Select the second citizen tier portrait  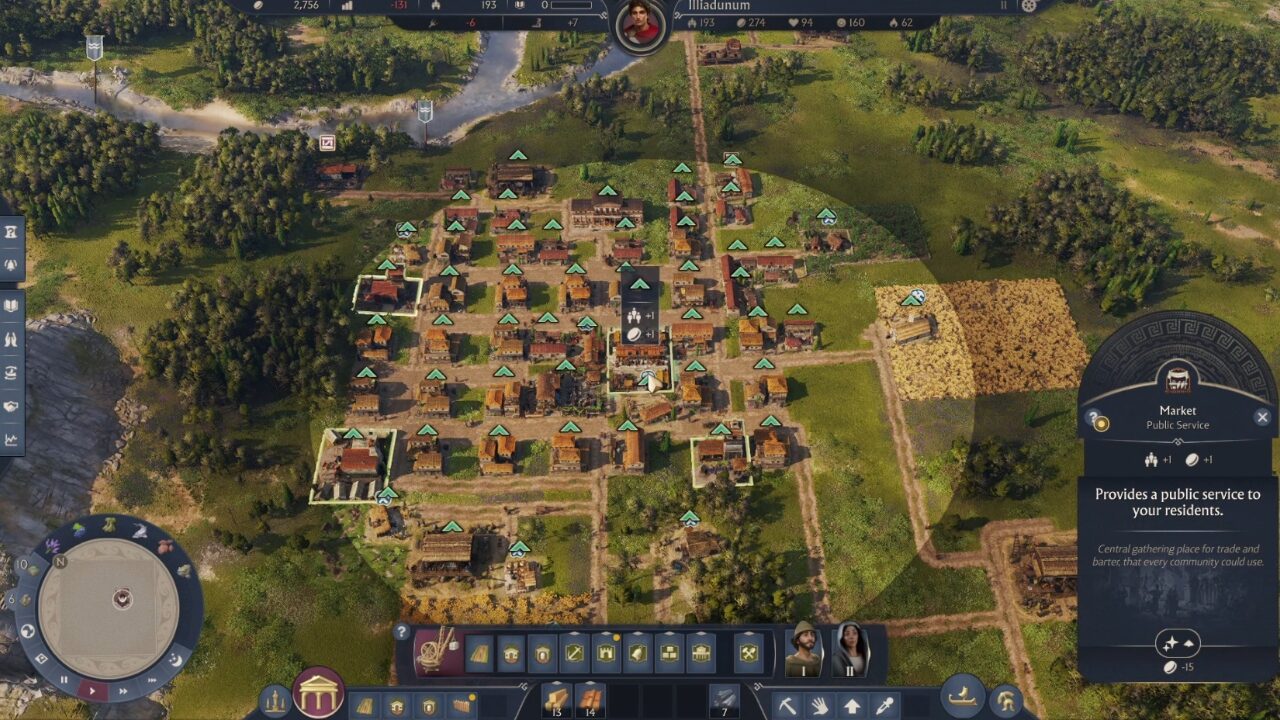(849, 650)
